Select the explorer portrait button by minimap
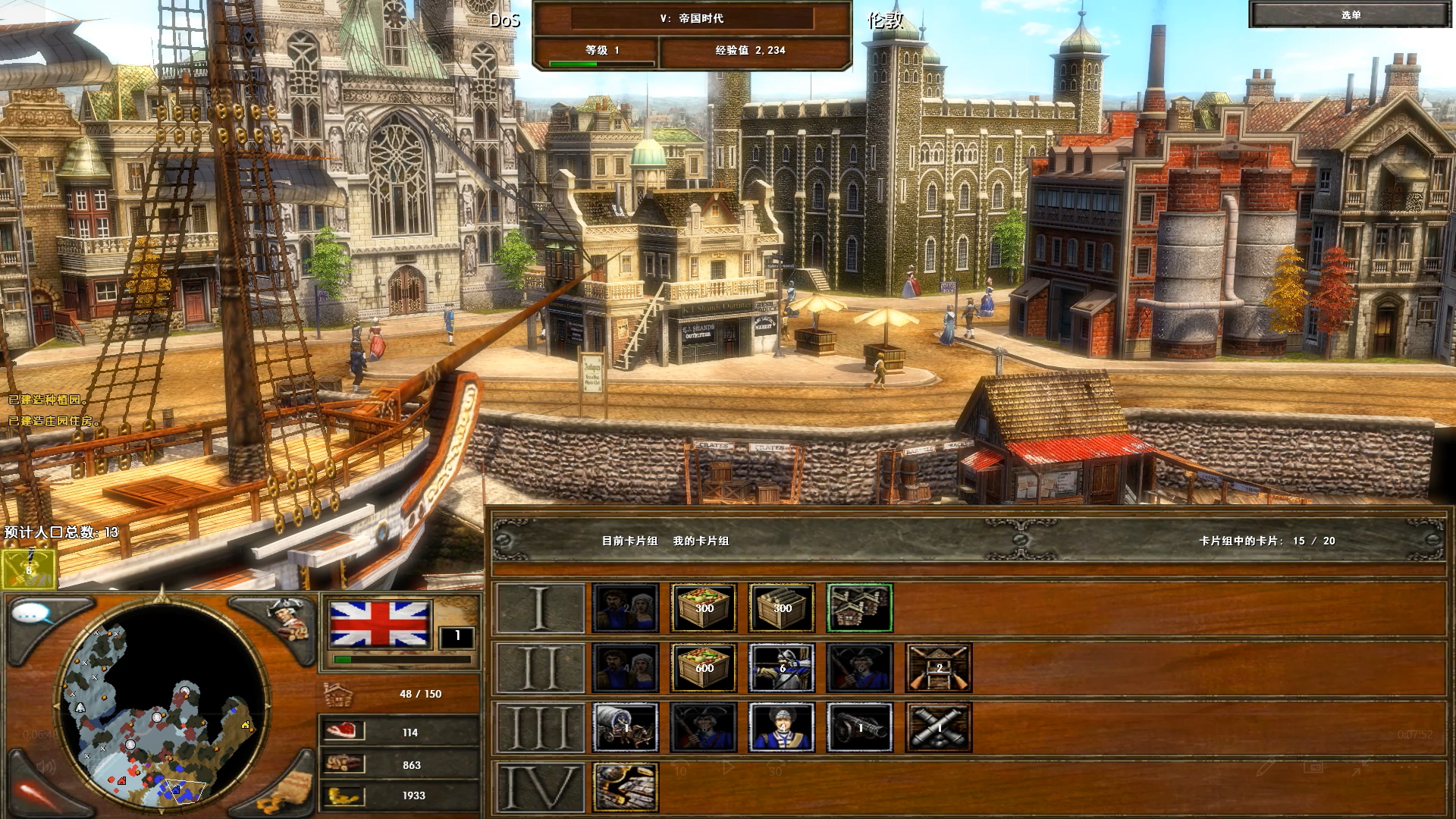This screenshot has height=819, width=1456. 288,618
